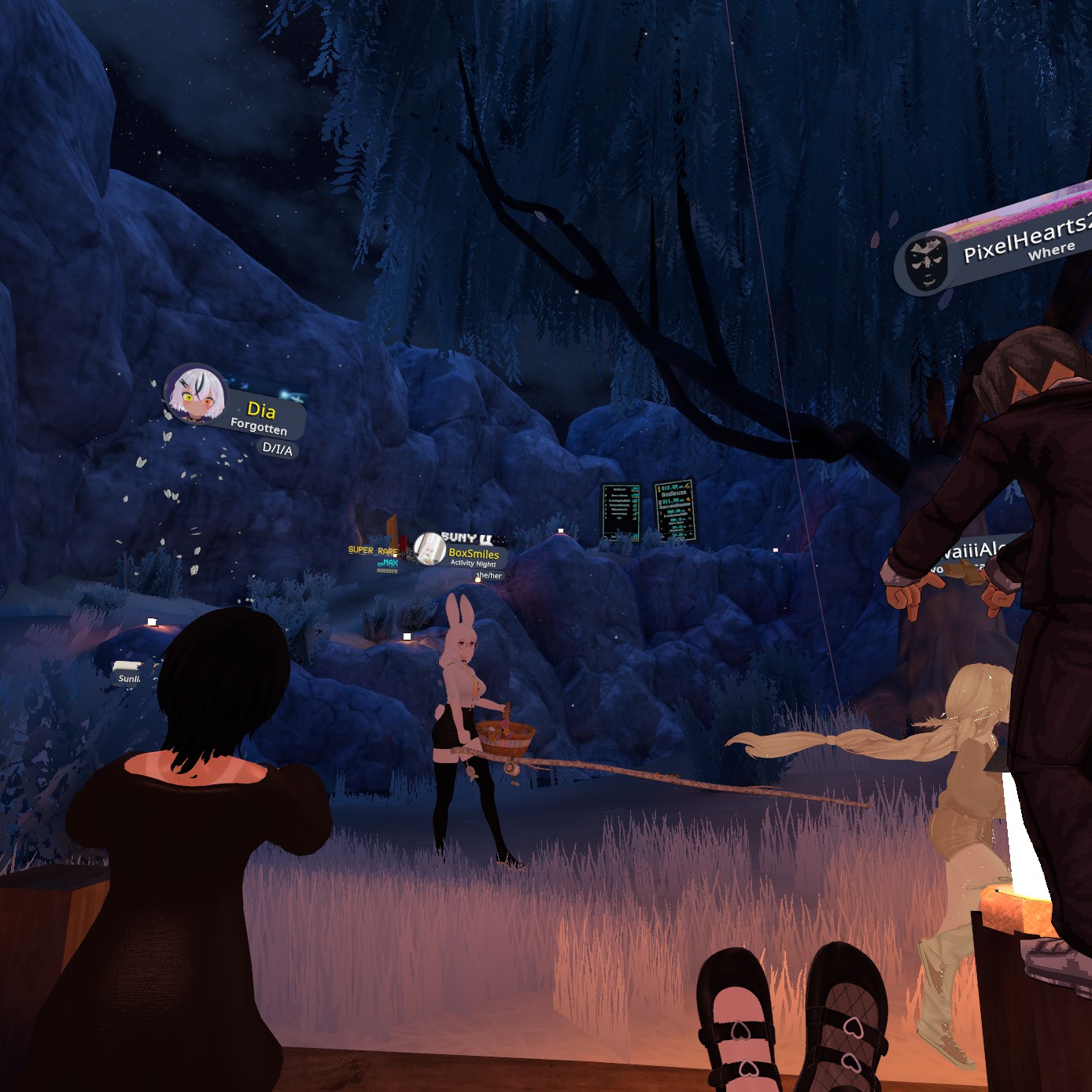Click the PixelHearts mask portrait icon

pyautogui.click(x=926, y=264)
